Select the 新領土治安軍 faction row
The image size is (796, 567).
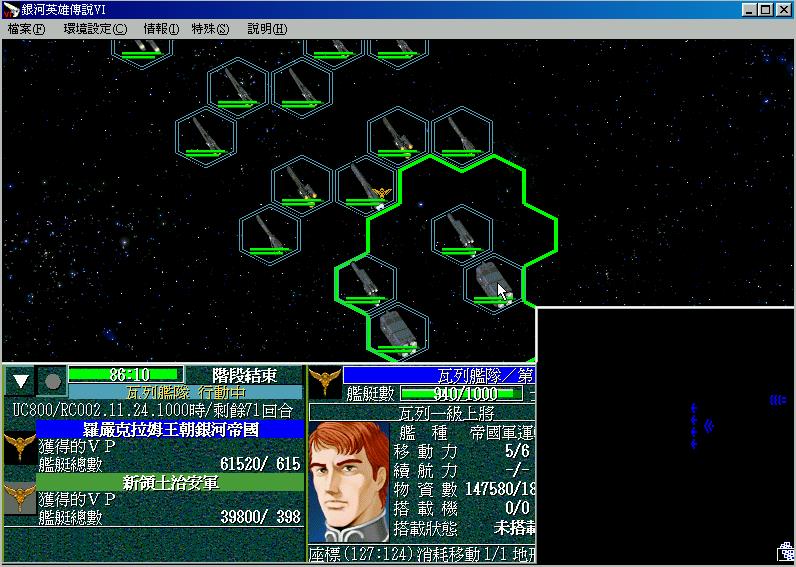[x=170, y=482]
